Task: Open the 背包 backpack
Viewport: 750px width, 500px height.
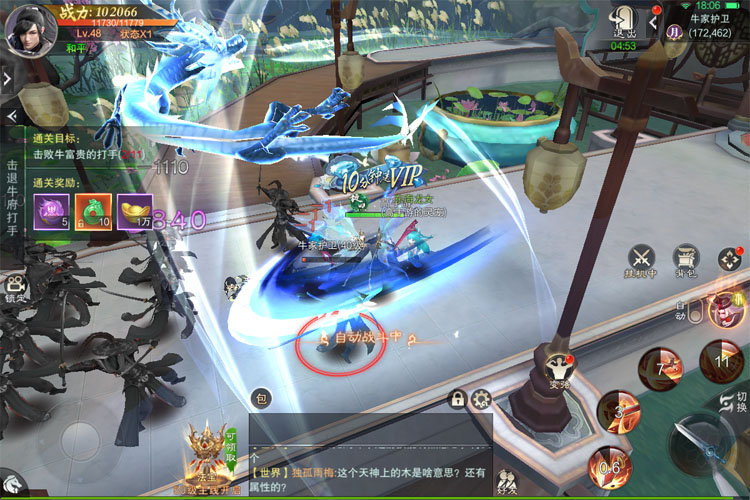Action: click(x=685, y=257)
